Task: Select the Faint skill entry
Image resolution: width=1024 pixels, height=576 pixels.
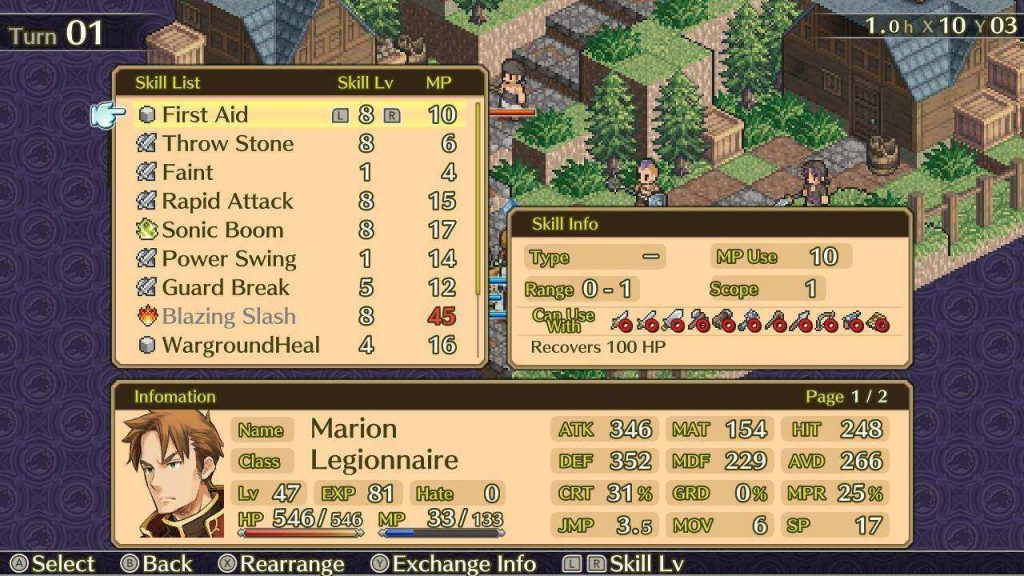Action: [188, 173]
